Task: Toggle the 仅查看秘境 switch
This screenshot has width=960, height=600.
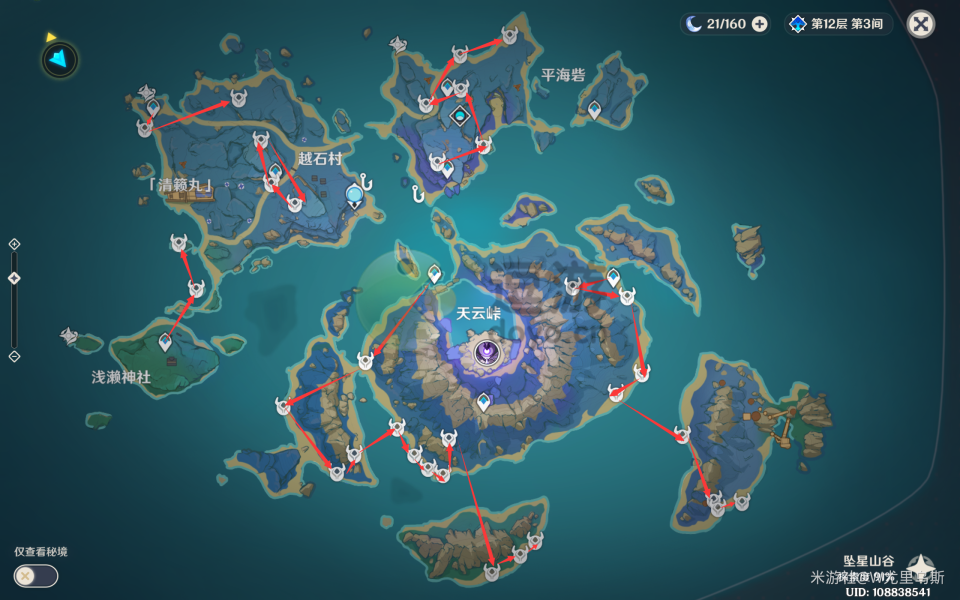Action: (36, 576)
